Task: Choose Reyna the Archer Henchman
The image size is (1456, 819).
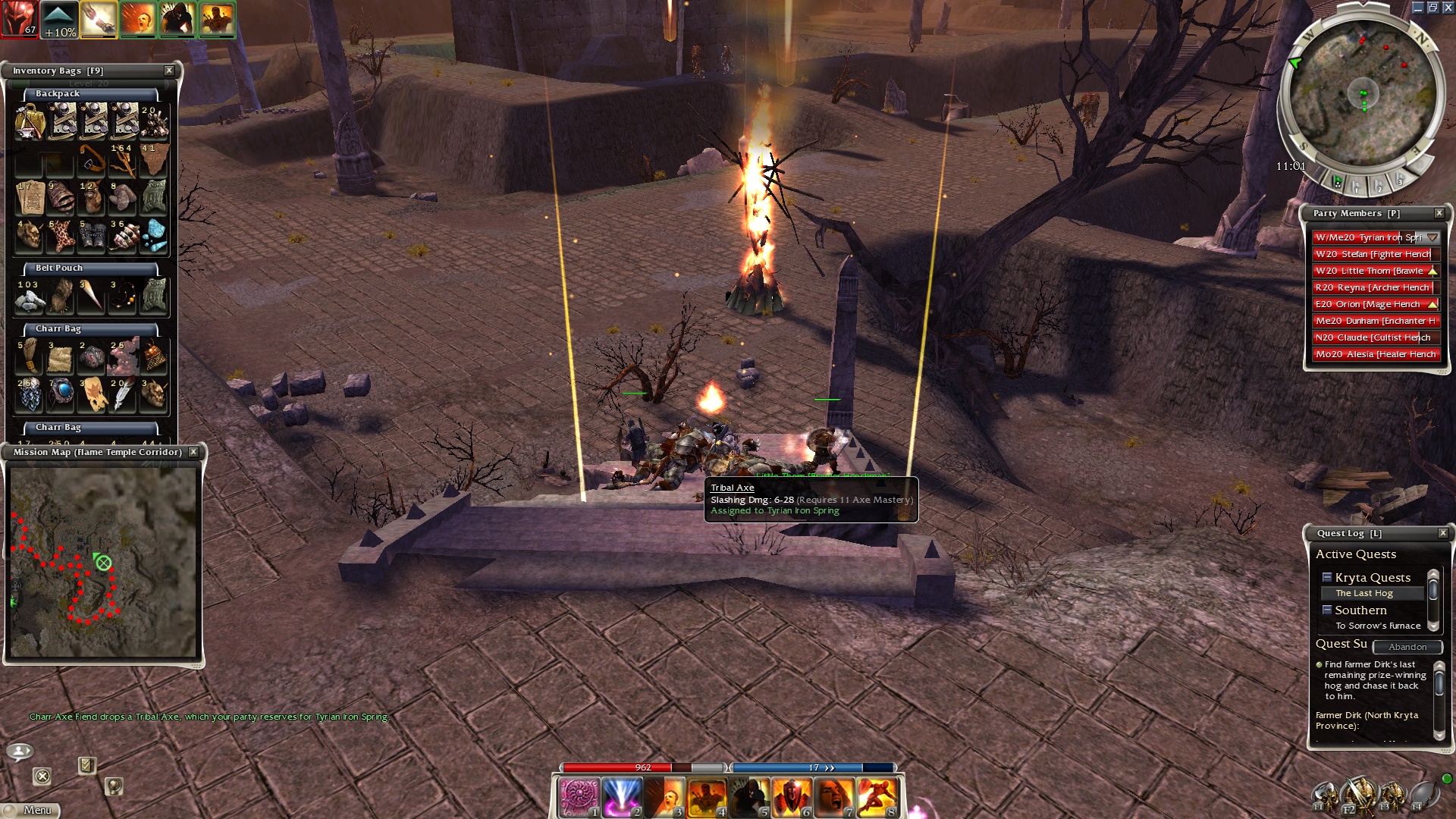Action: click(x=1373, y=287)
